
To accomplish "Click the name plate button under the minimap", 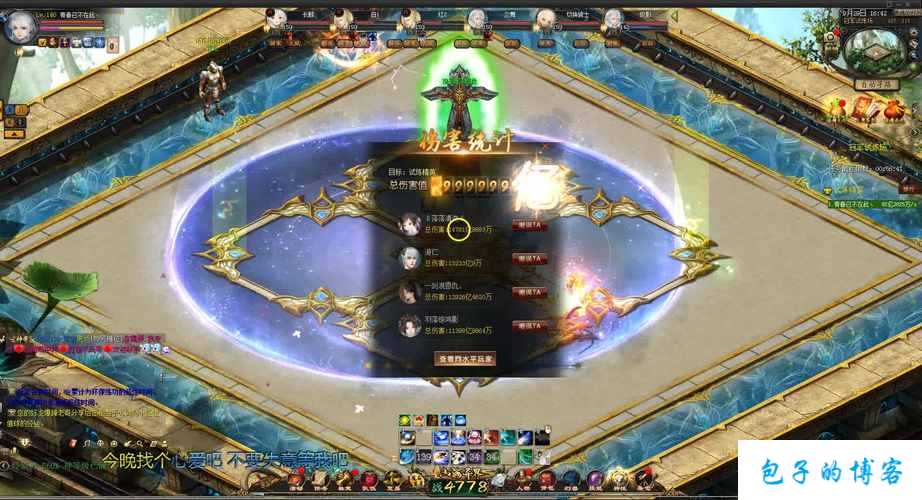I will tap(873, 86).
